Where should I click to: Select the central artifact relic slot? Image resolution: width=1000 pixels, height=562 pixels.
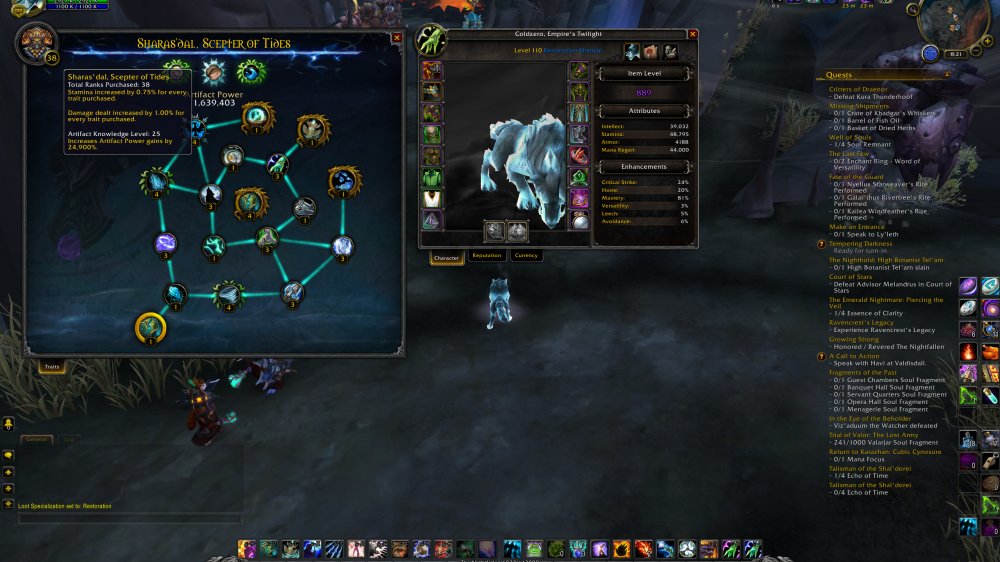[213, 73]
